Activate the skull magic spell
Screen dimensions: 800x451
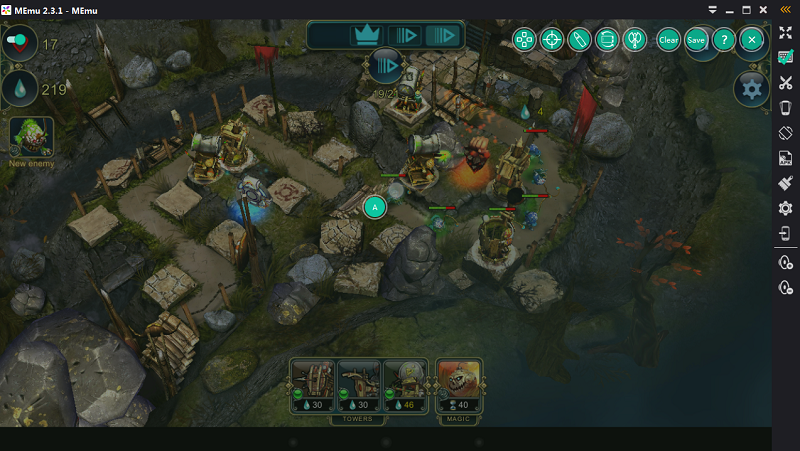[x=459, y=385]
